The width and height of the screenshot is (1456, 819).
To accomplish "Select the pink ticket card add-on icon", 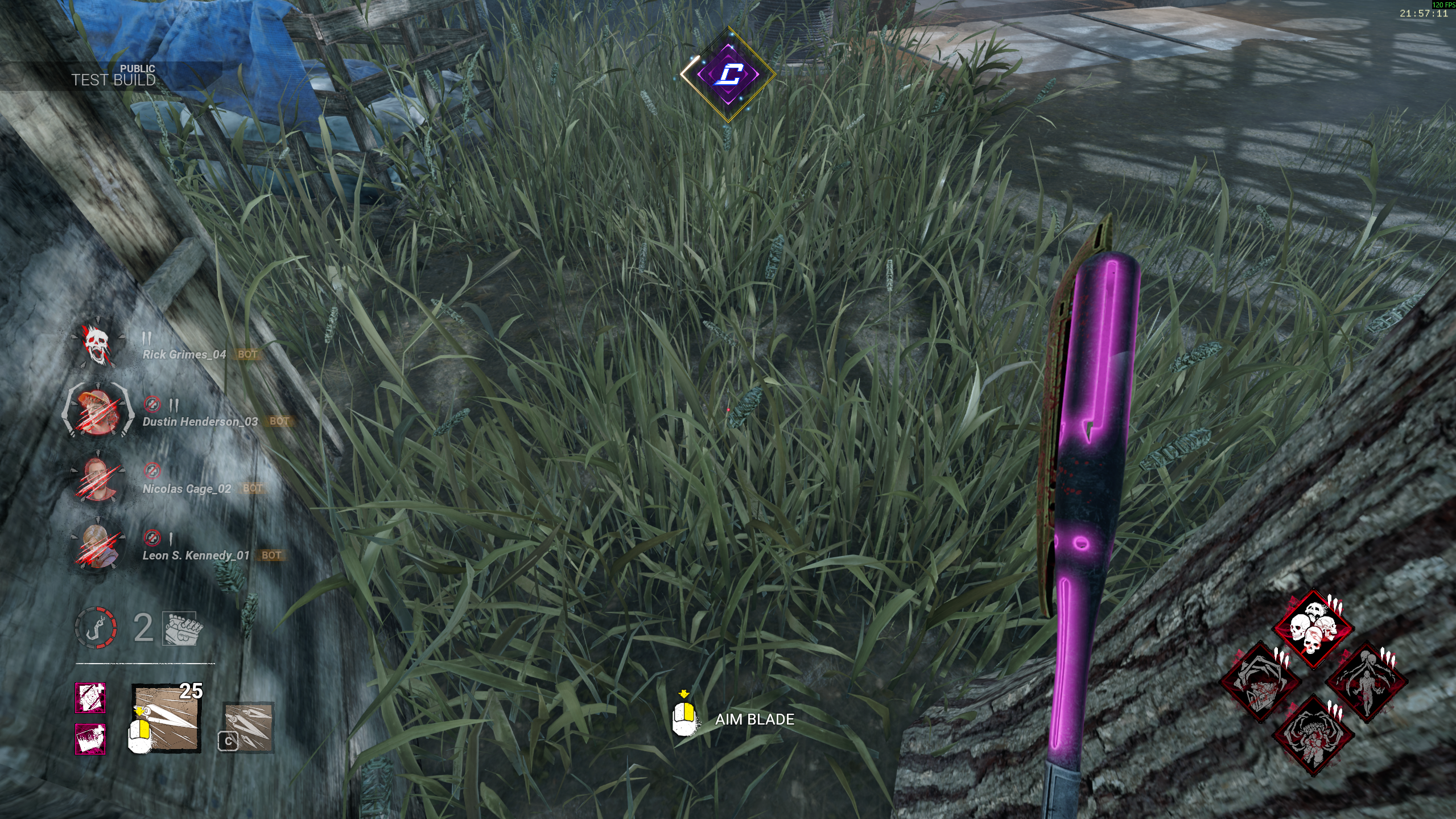I will point(90,739).
